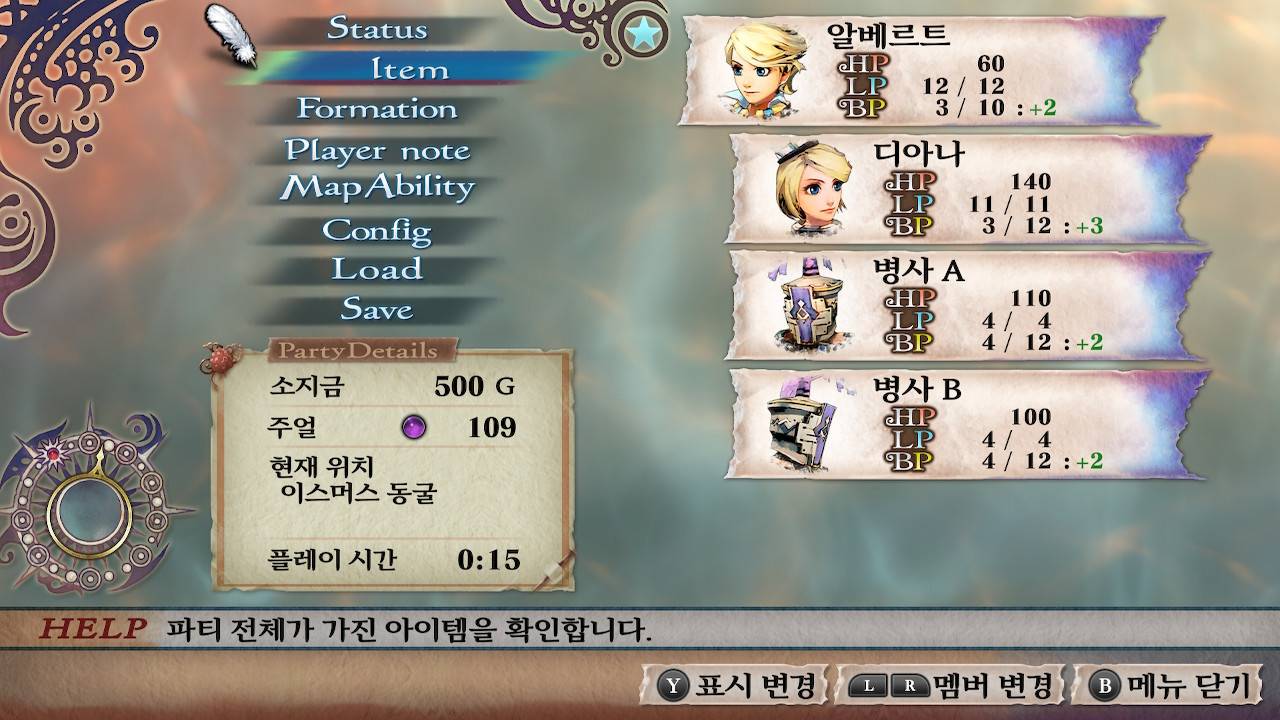The width and height of the screenshot is (1280, 720).
Task: Select Diana's character portrait
Action: [x=810, y=190]
